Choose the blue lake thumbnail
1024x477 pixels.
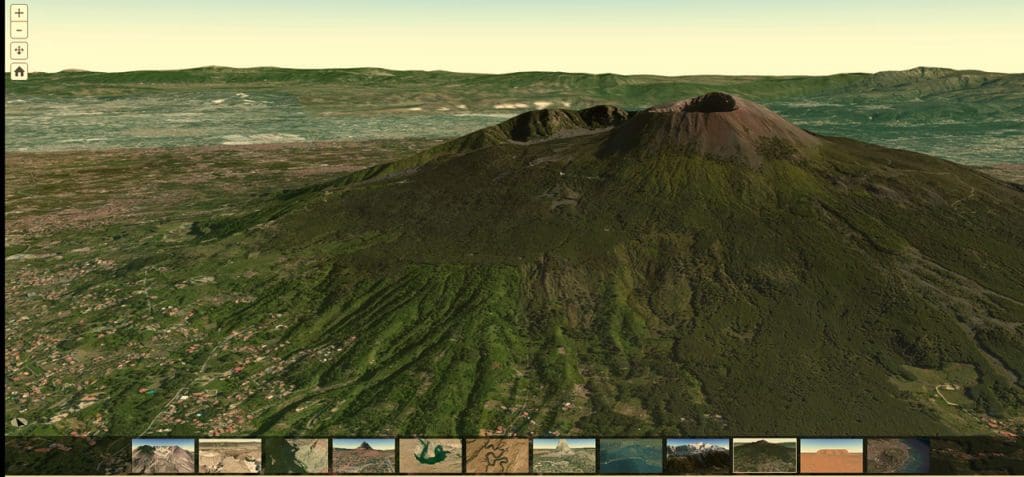[631, 456]
